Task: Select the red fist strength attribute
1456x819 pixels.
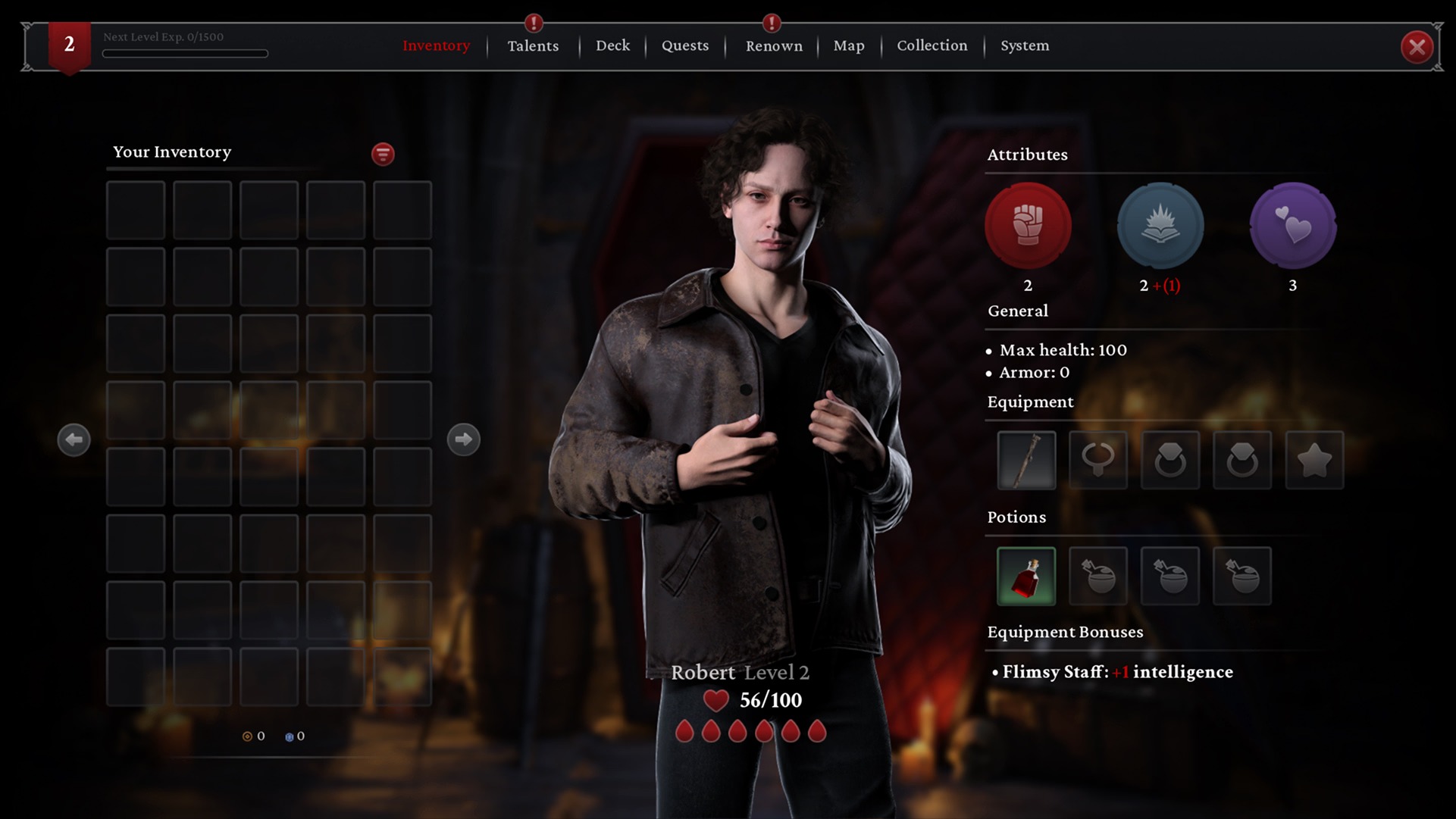Action: pyautogui.click(x=1028, y=226)
